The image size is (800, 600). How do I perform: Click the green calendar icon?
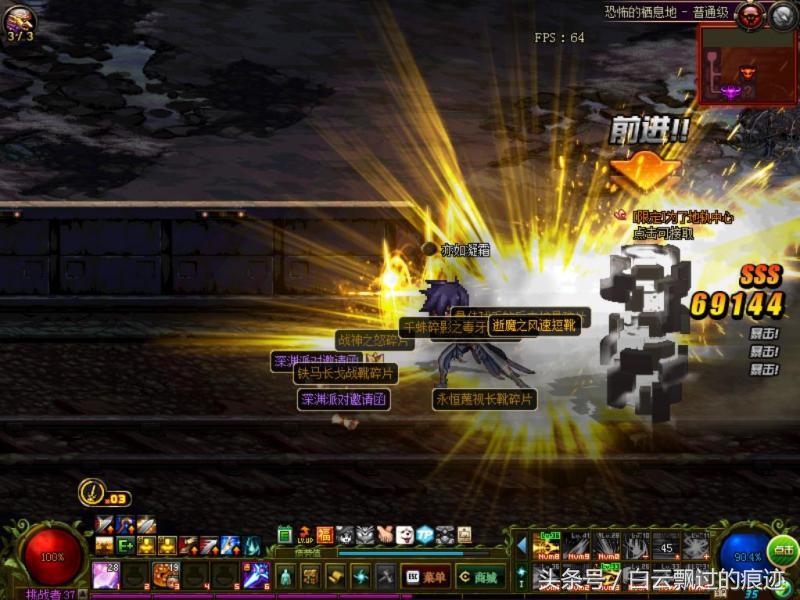pyautogui.click(x=284, y=535)
